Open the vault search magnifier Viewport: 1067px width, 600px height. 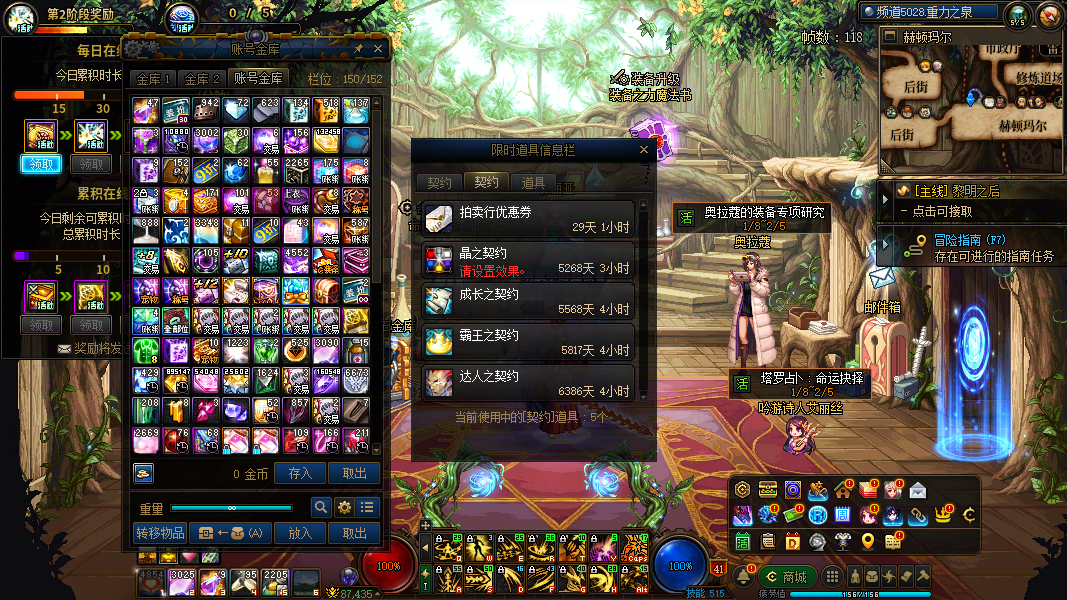coord(321,507)
